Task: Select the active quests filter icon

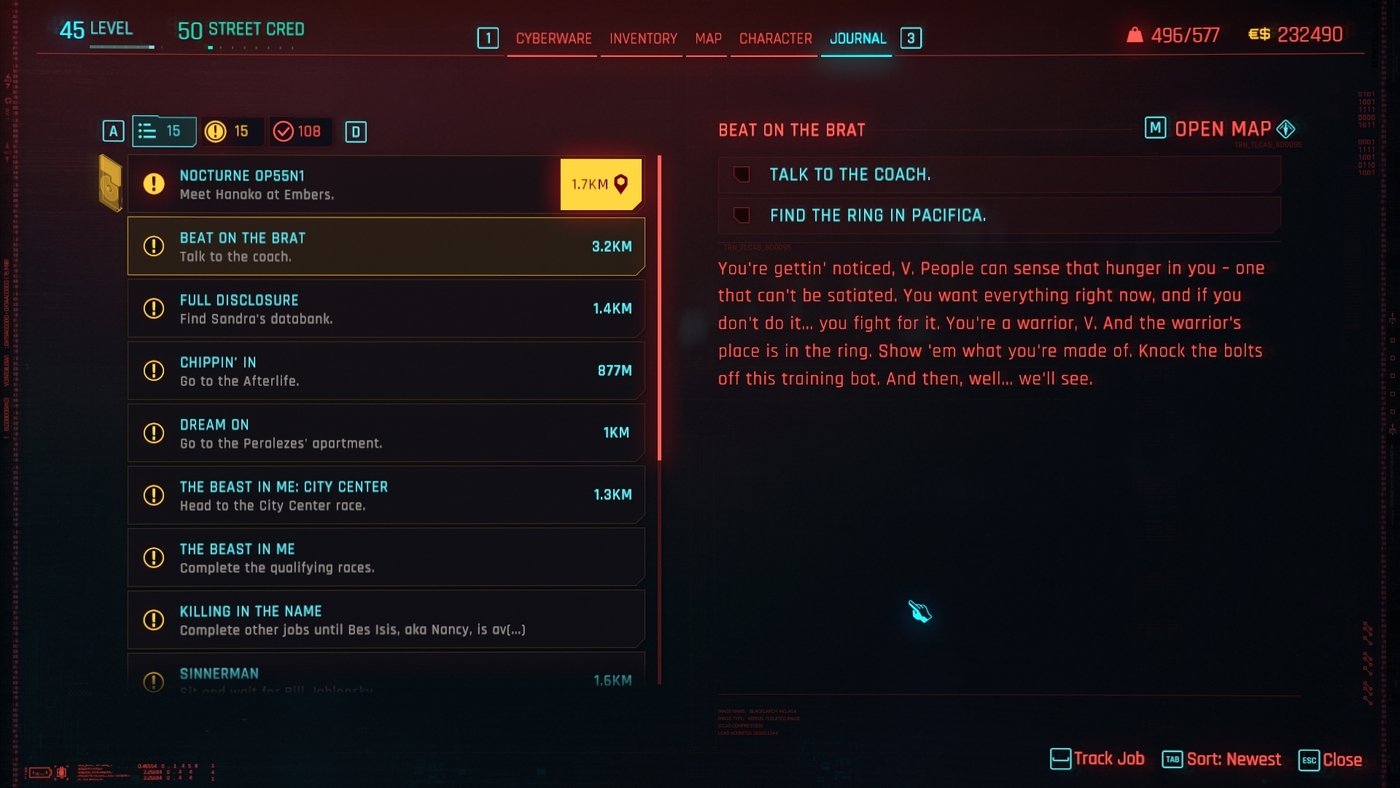Action: tap(164, 131)
